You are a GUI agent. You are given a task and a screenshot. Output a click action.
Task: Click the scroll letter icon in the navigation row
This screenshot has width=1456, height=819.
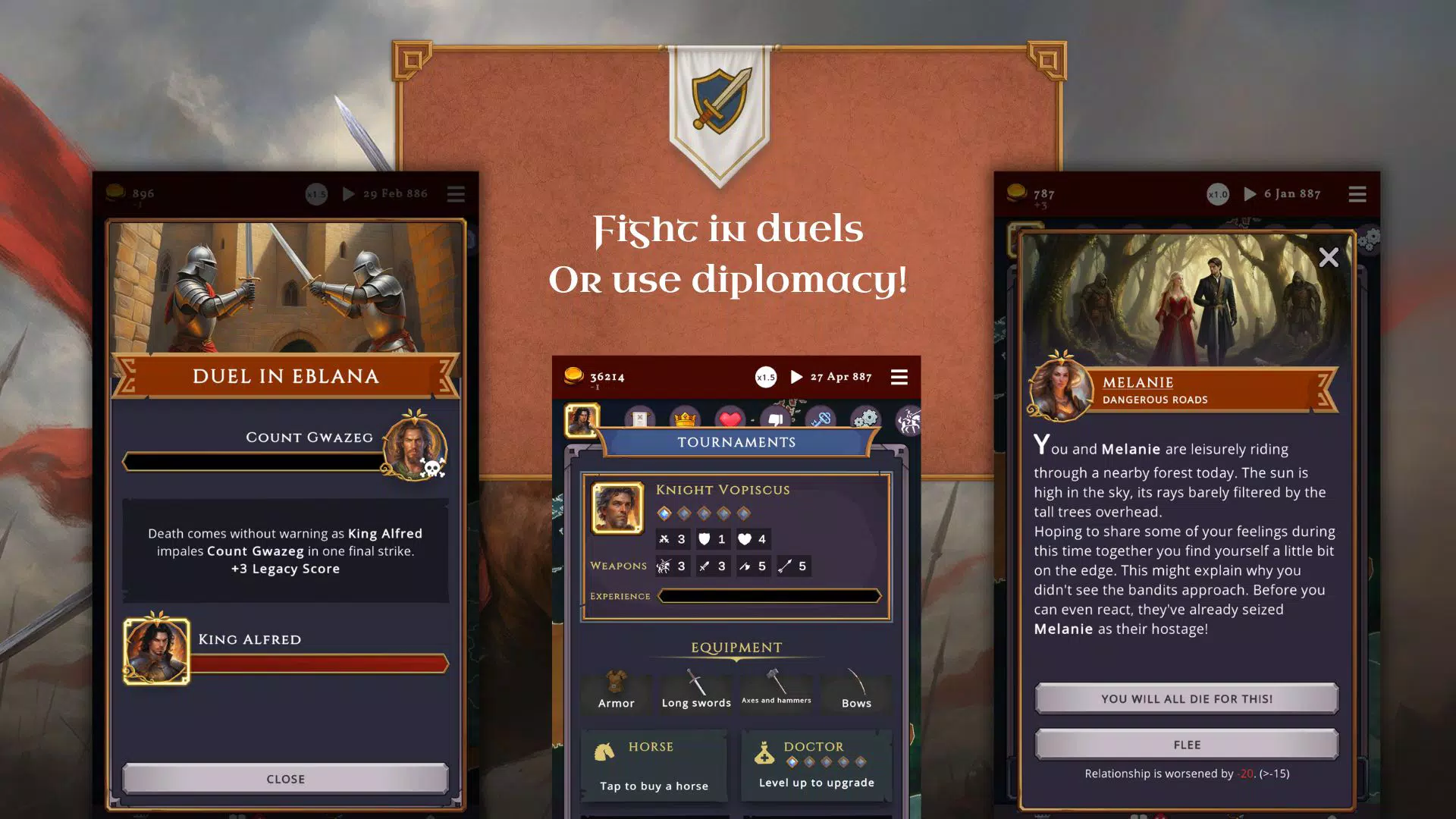coord(639,419)
